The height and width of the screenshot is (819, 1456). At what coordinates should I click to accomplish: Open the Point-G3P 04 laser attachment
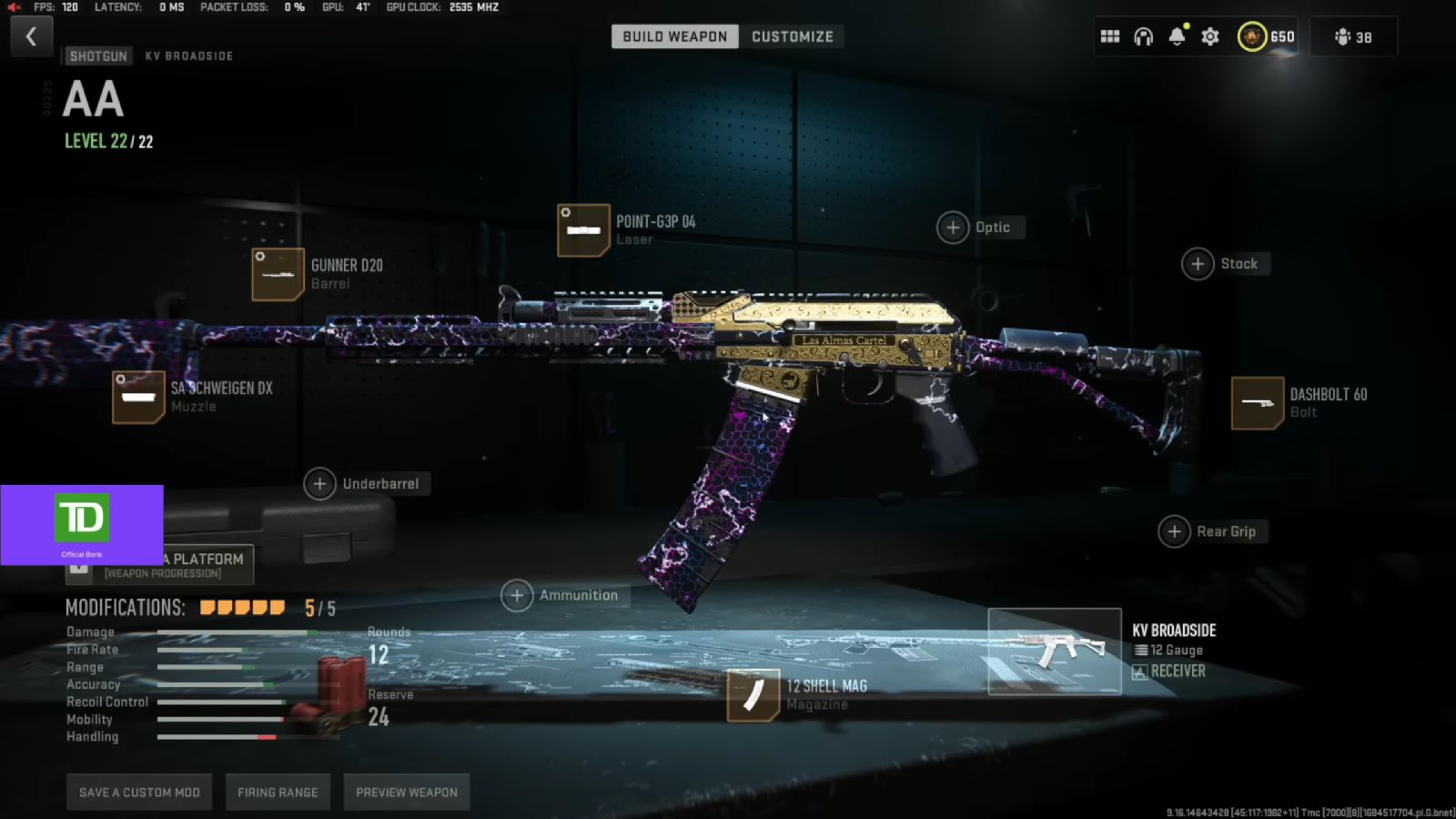click(x=583, y=229)
